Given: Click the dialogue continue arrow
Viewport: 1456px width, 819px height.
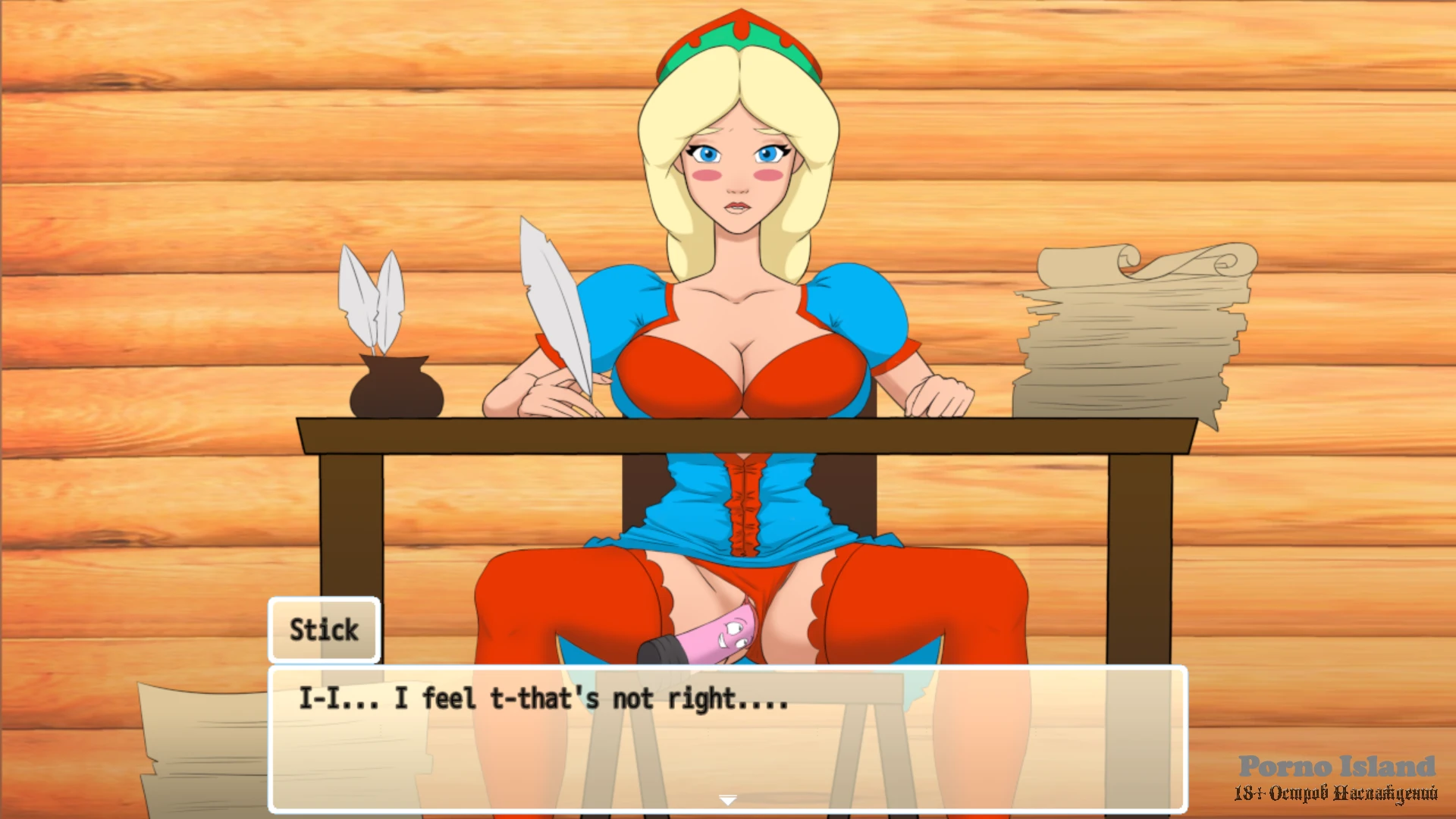Looking at the screenshot, I should pyautogui.click(x=727, y=800).
